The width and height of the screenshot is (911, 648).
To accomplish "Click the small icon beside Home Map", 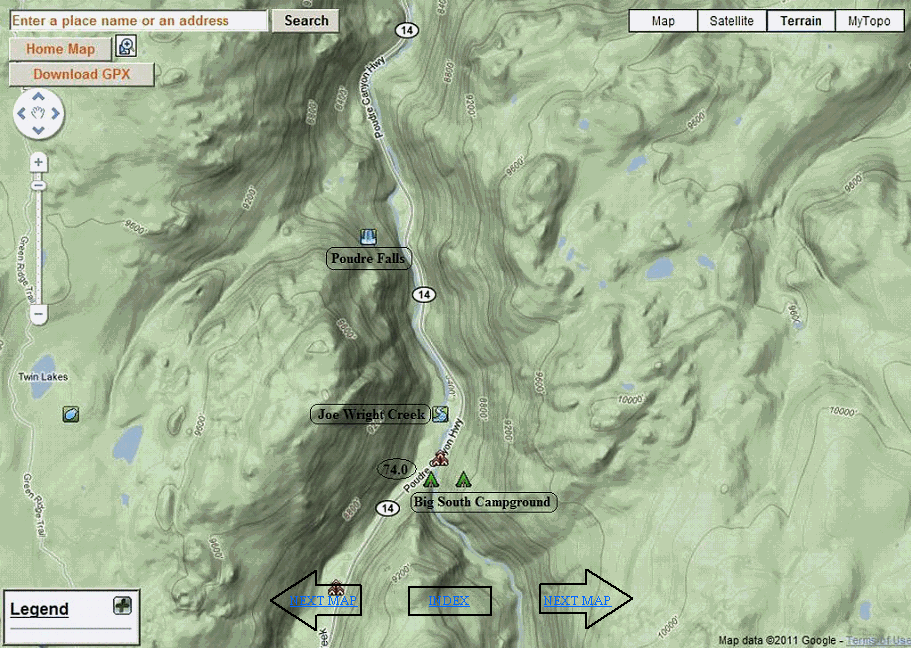I will 126,46.
